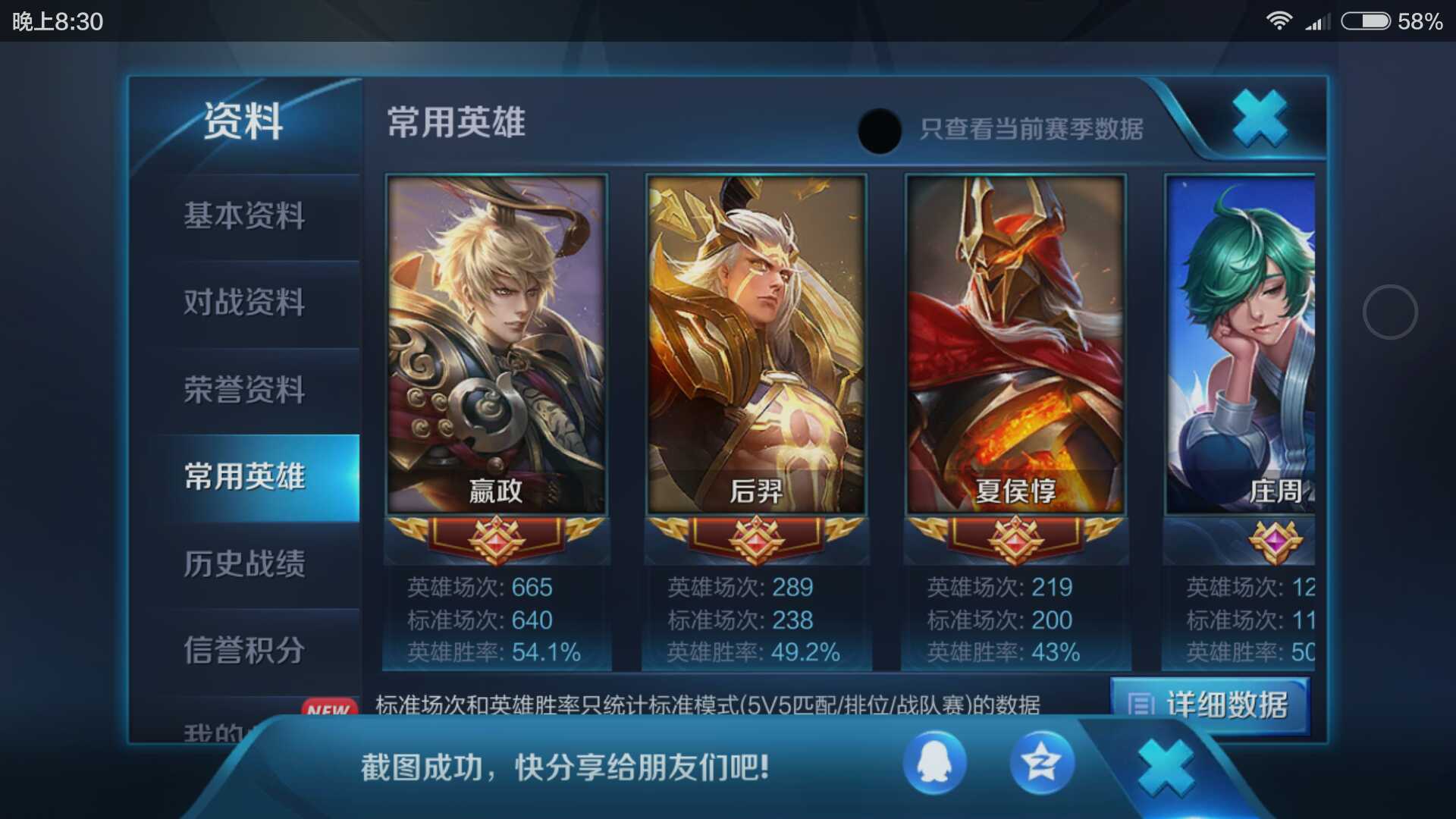Open 历史战绩 records
This screenshot has height=819, width=1456.
[x=244, y=565]
